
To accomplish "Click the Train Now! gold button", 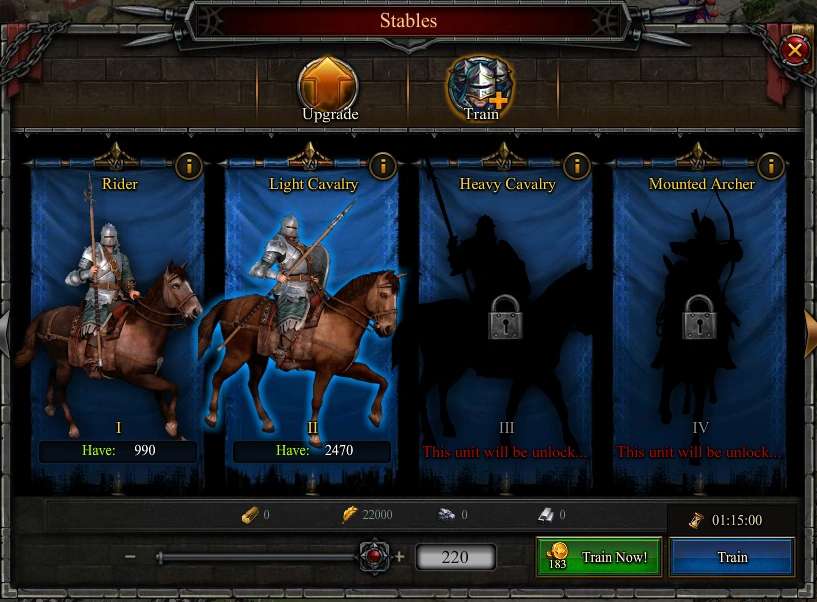I will (599, 557).
